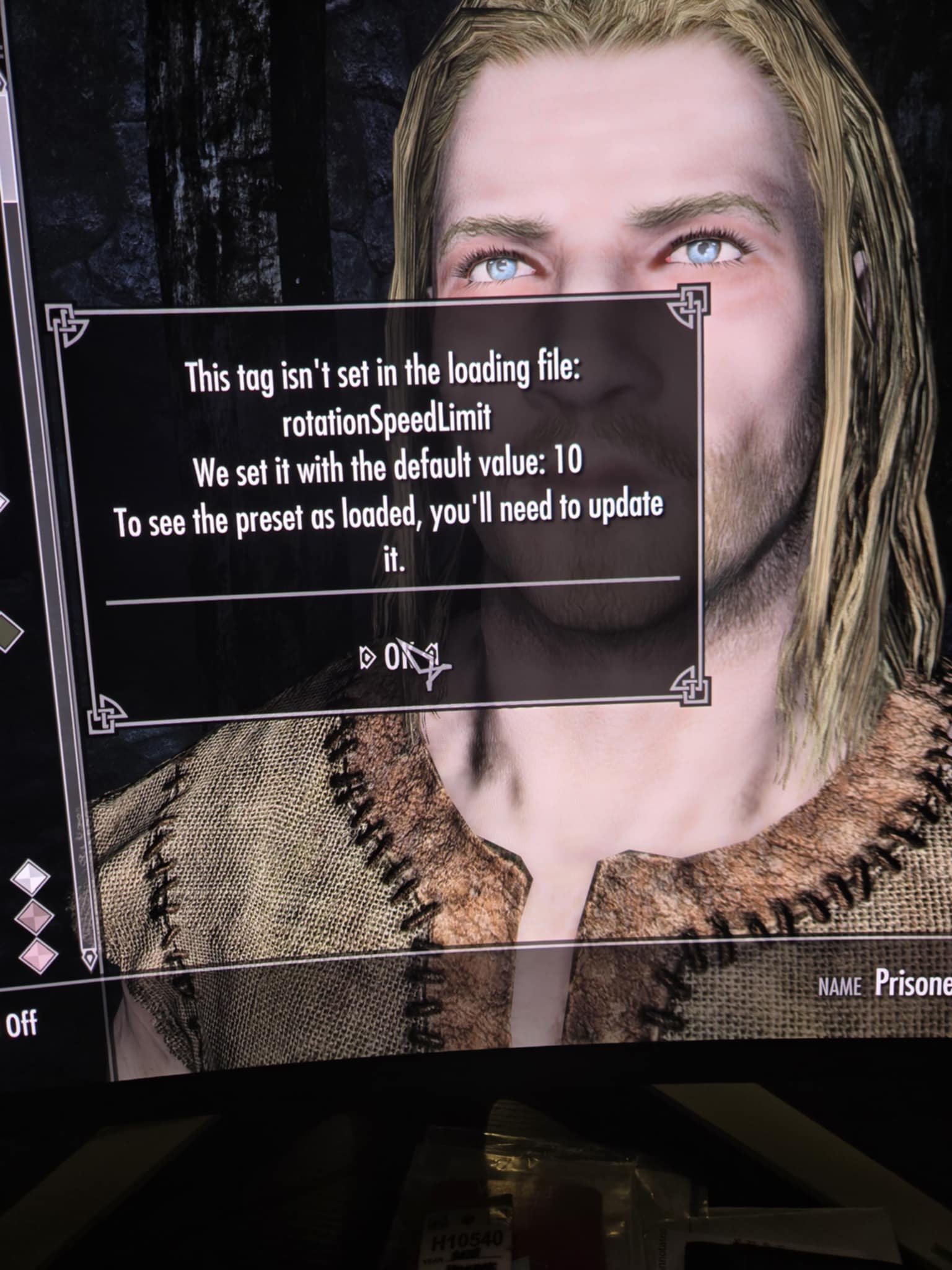Select the olive green color swatch
Screen dimensions: 952x1270
click(x=9, y=631)
